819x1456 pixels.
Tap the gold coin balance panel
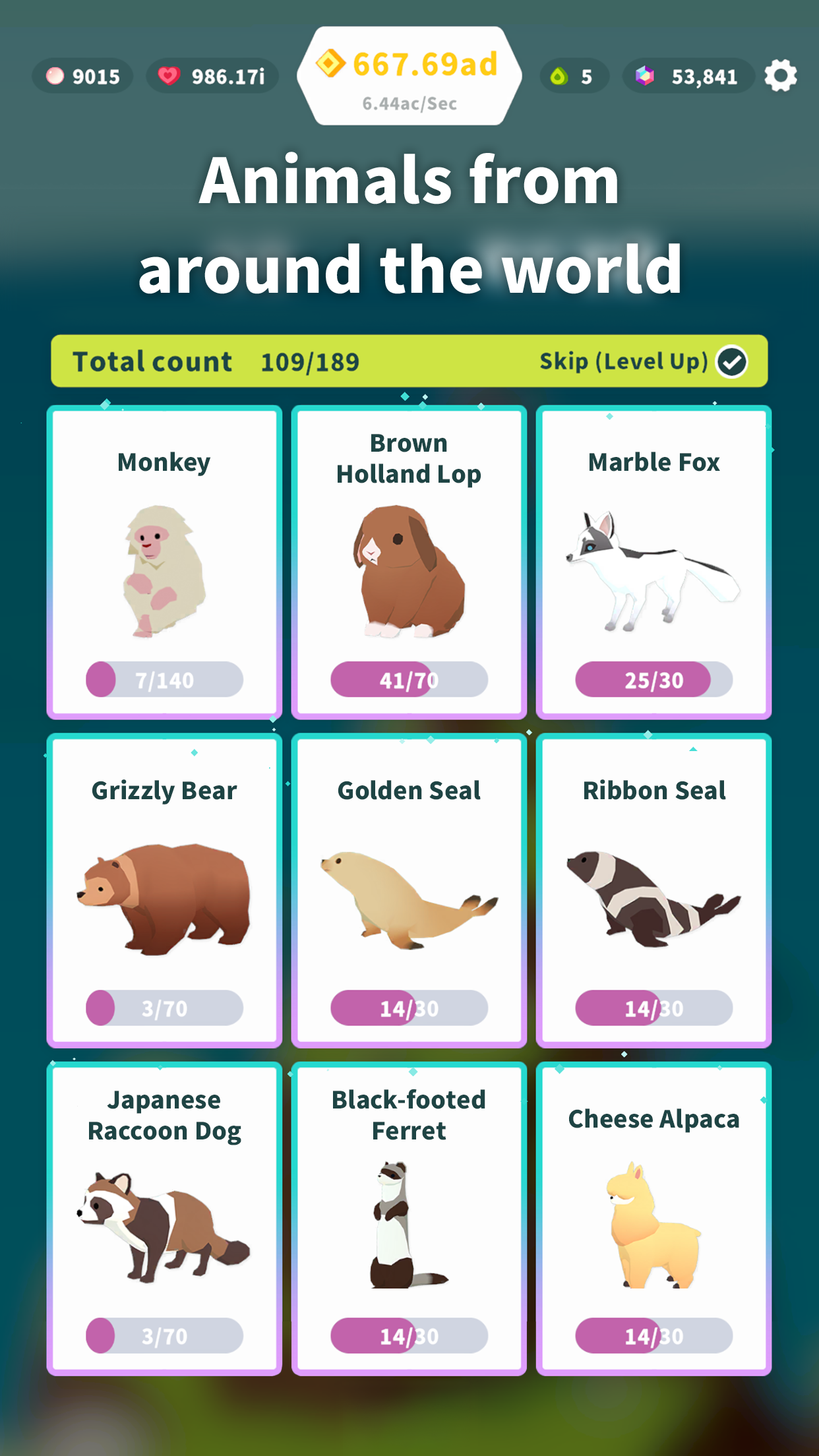[x=409, y=76]
